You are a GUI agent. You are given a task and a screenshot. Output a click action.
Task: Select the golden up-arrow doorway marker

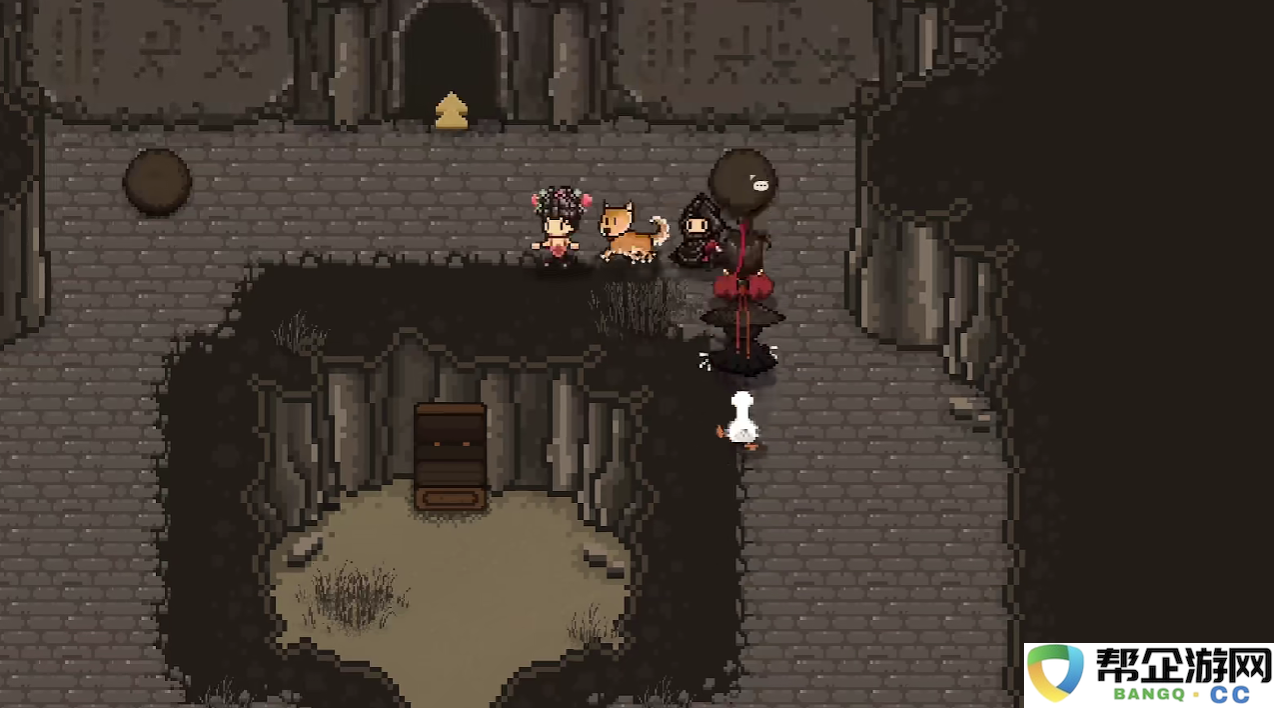[451, 111]
